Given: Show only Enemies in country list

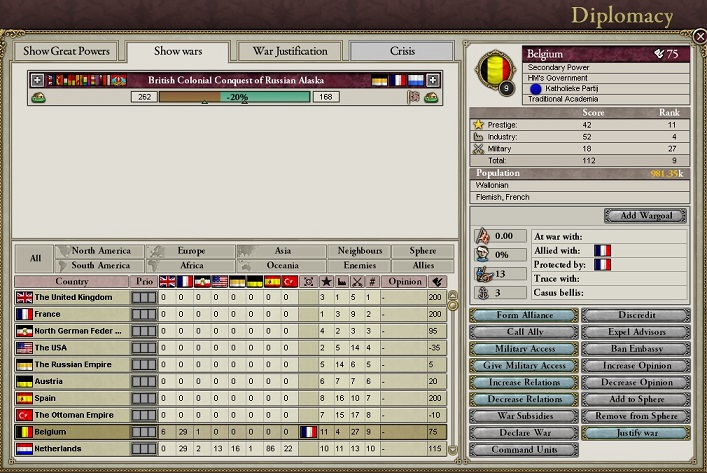Looking at the screenshot, I should [360, 266].
